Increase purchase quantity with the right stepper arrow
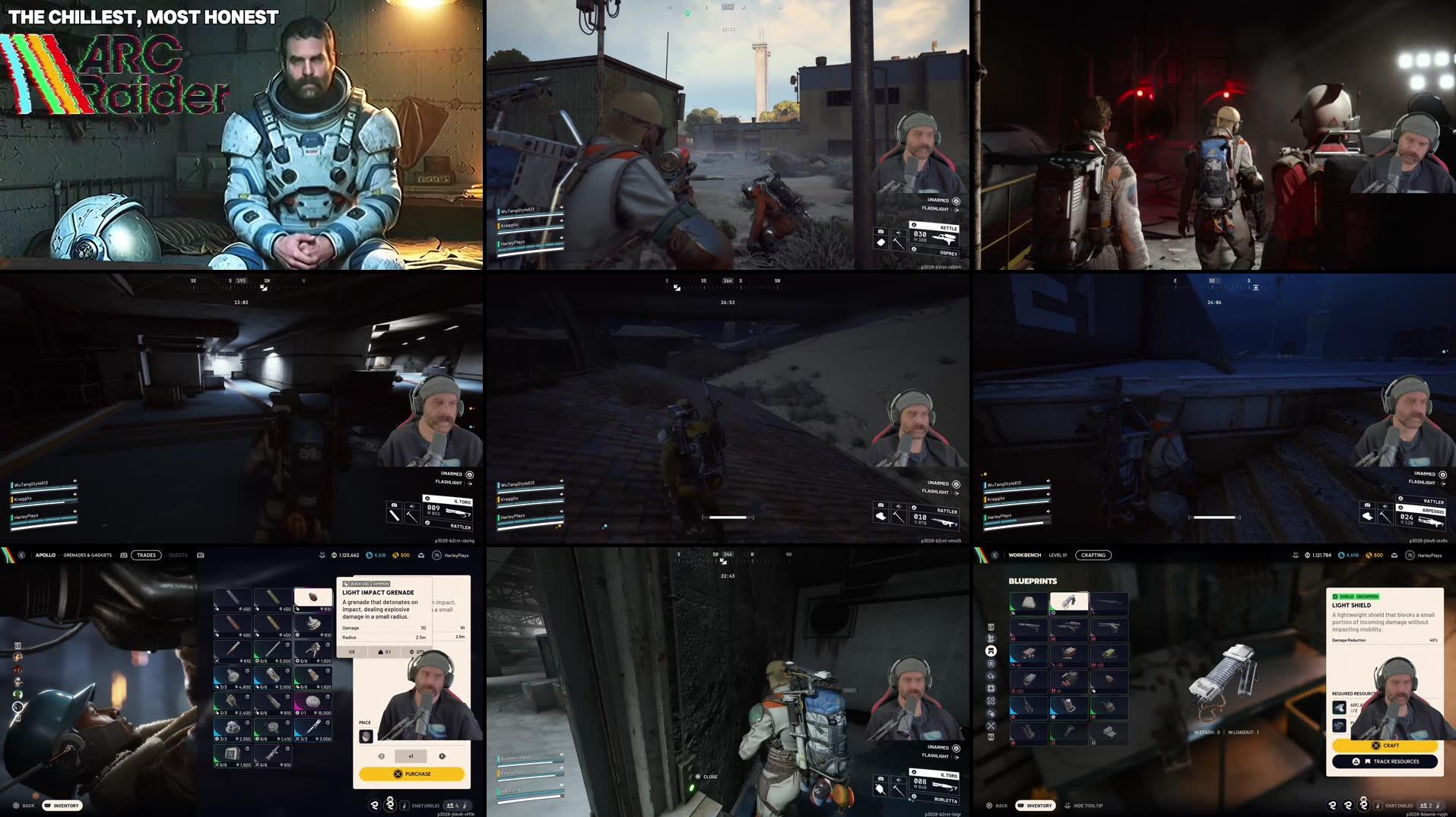The image size is (1456, 817). 443,756
